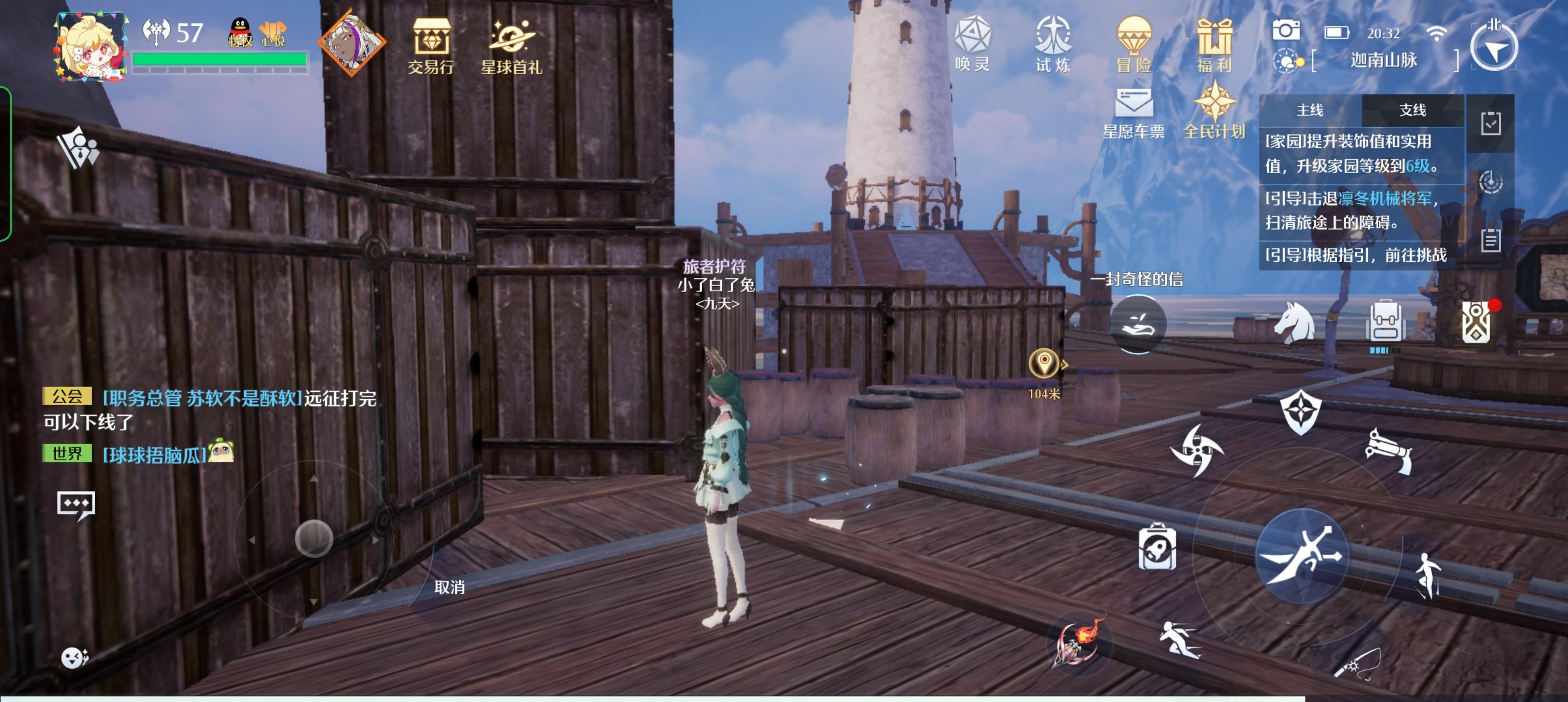Switch to the 主线 quest tab
Screen dimensions: 1568x702
point(1310,110)
